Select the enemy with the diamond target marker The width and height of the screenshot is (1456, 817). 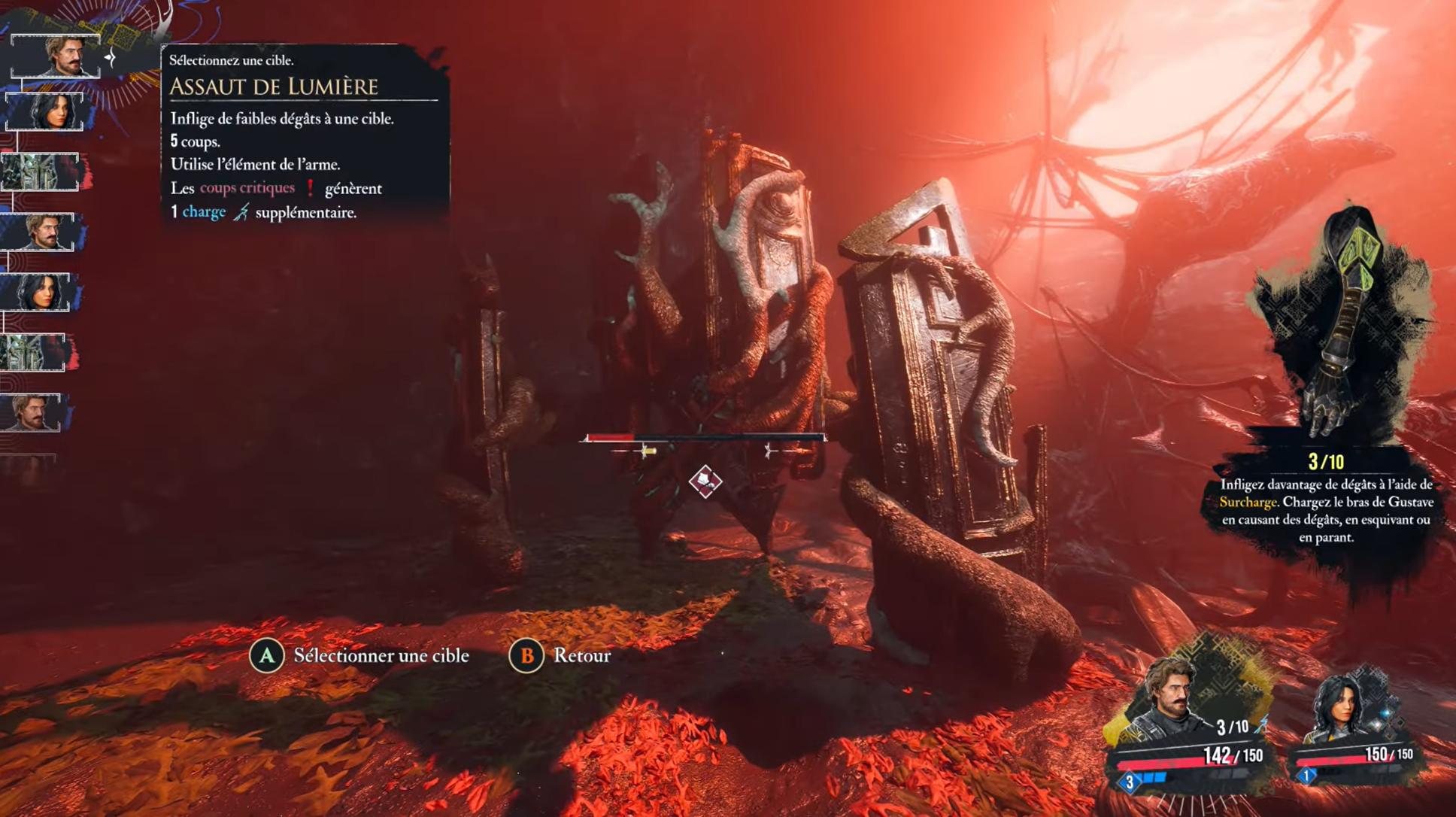pos(705,481)
